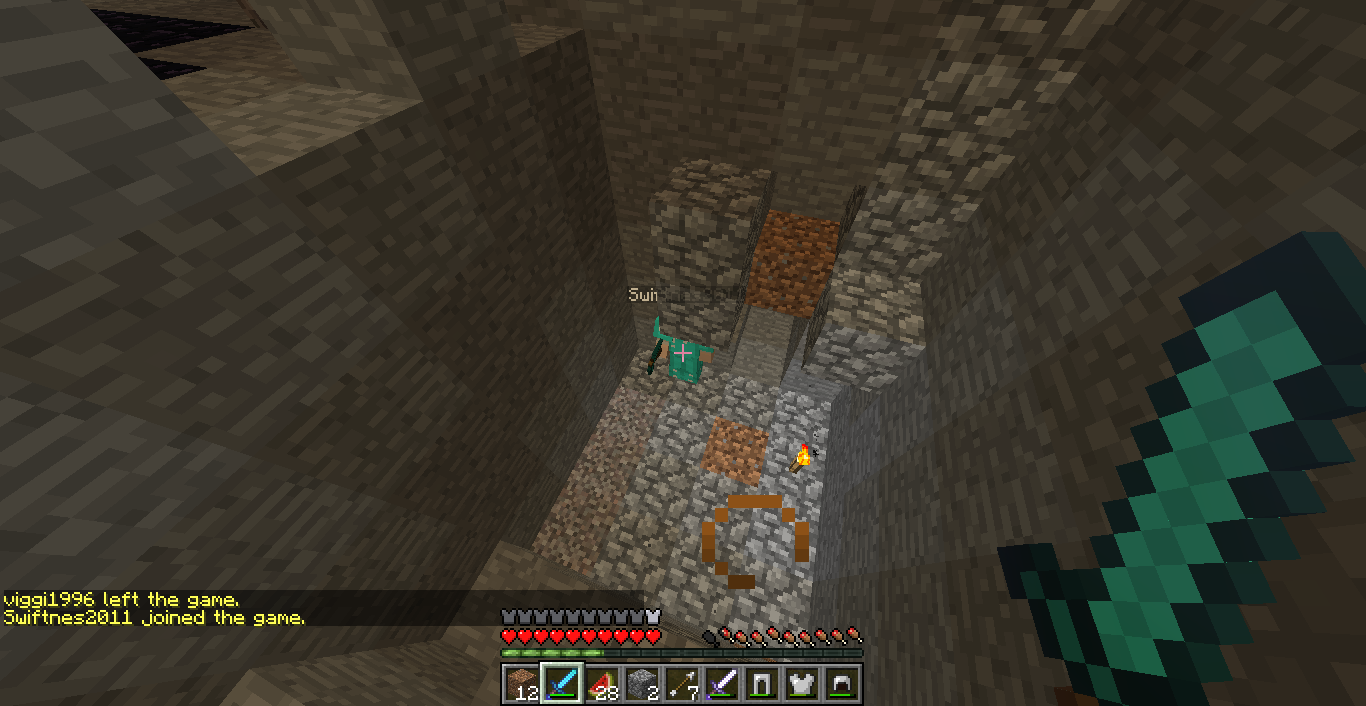
Task: Choose the melon slices hotbar slot
Action: 602,684
